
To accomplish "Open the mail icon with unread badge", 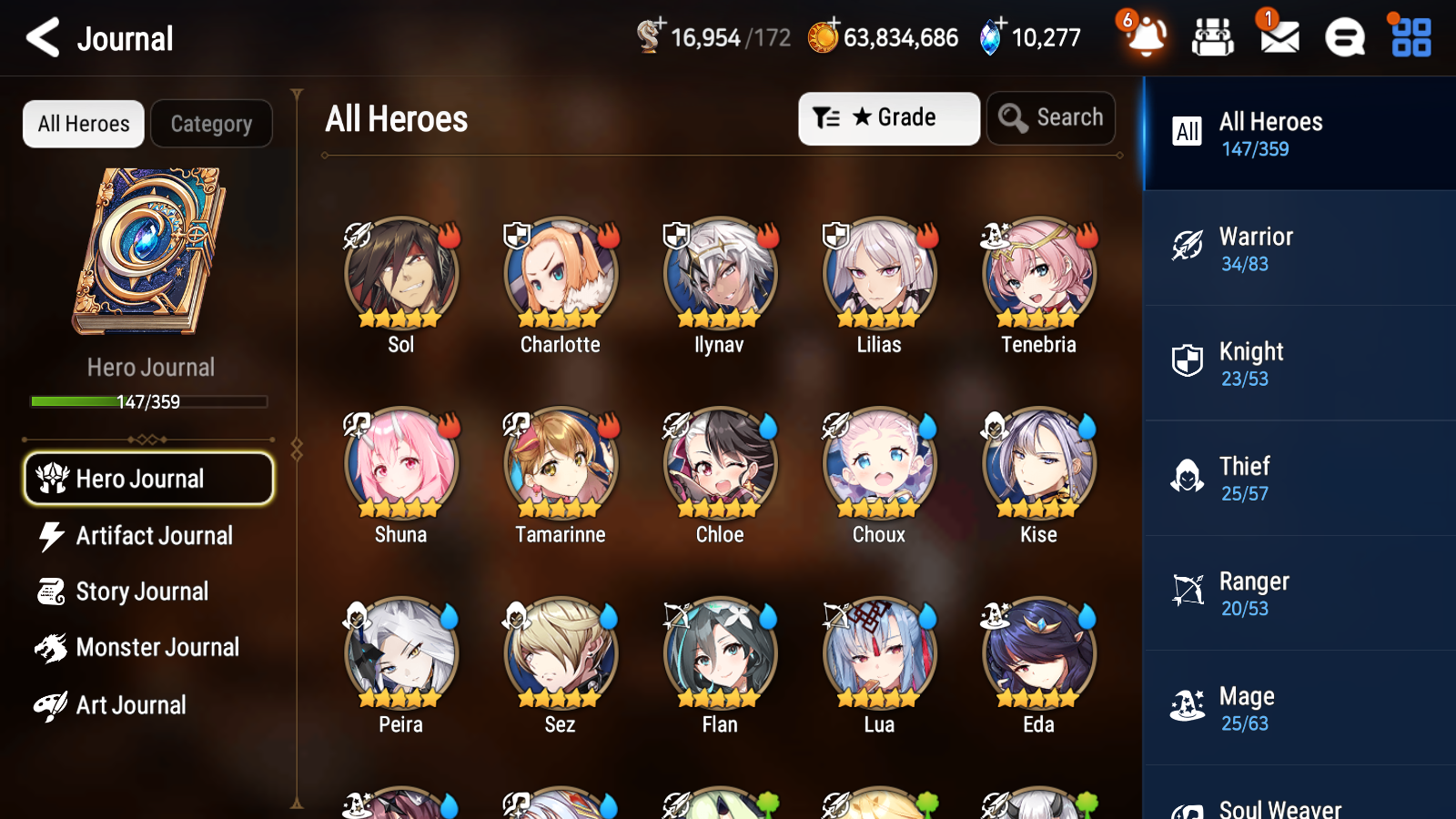I will 1278,37.
